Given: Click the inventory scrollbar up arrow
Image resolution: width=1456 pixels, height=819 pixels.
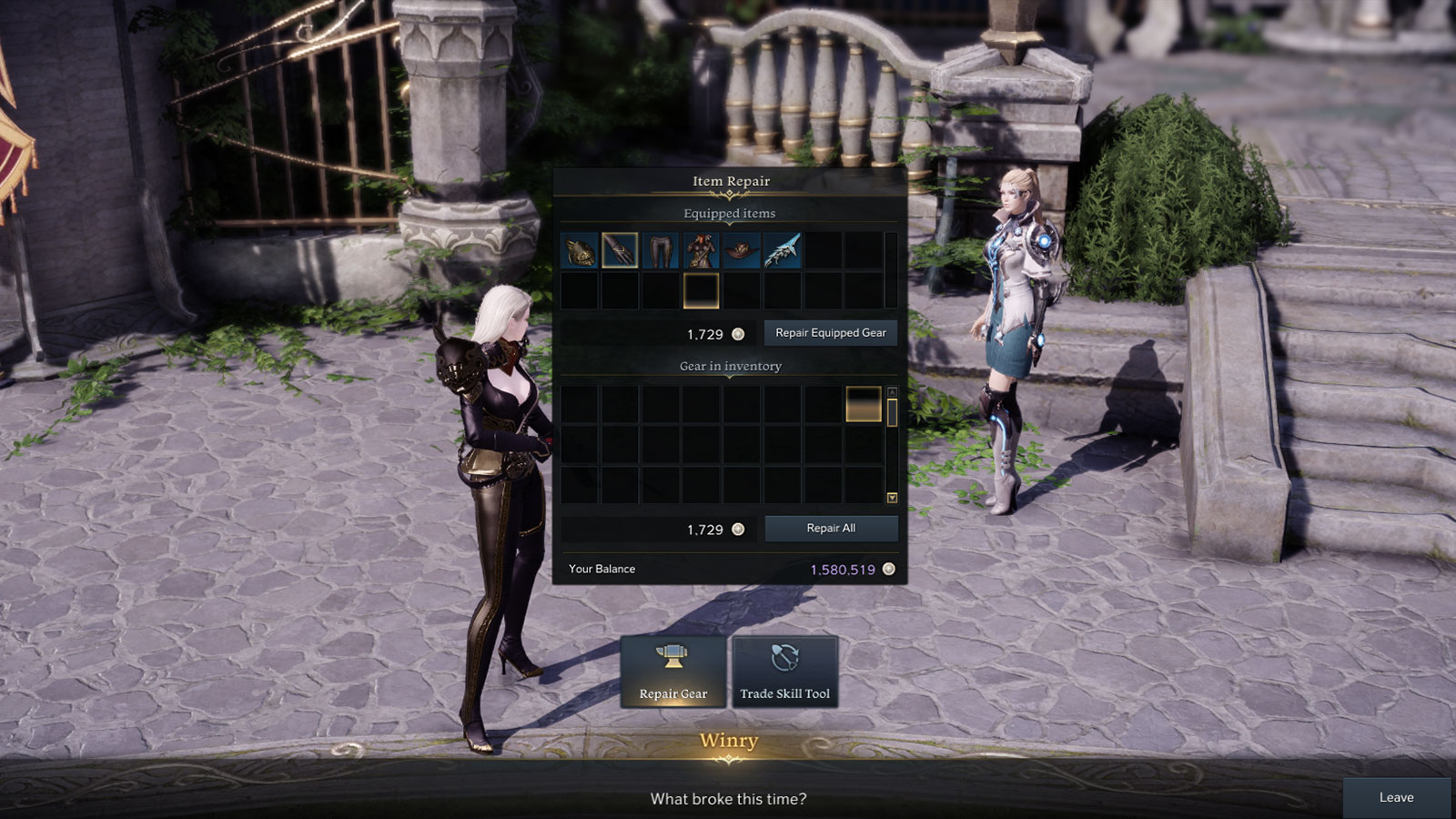Looking at the screenshot, I should (x=893, y=393).
